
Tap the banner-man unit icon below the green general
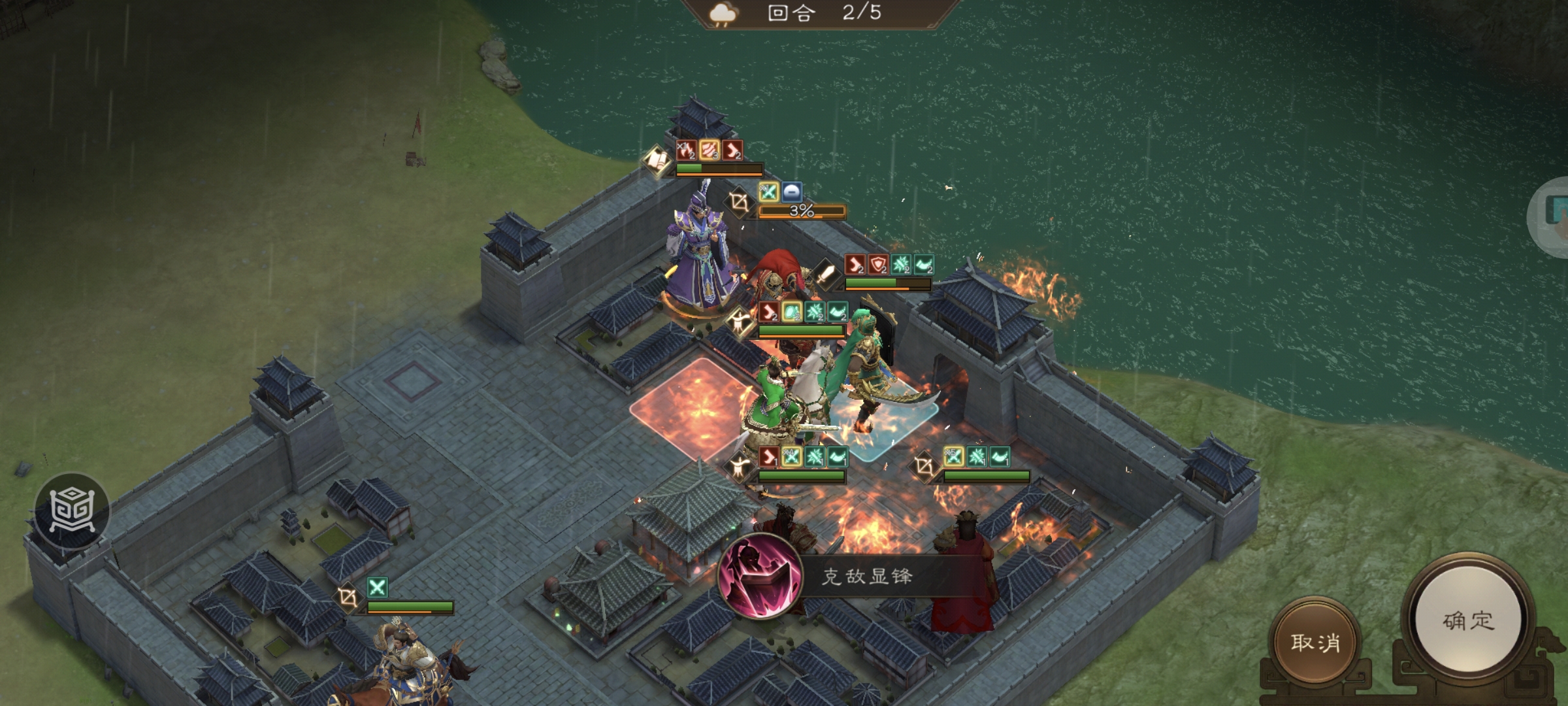coord(740,466)
